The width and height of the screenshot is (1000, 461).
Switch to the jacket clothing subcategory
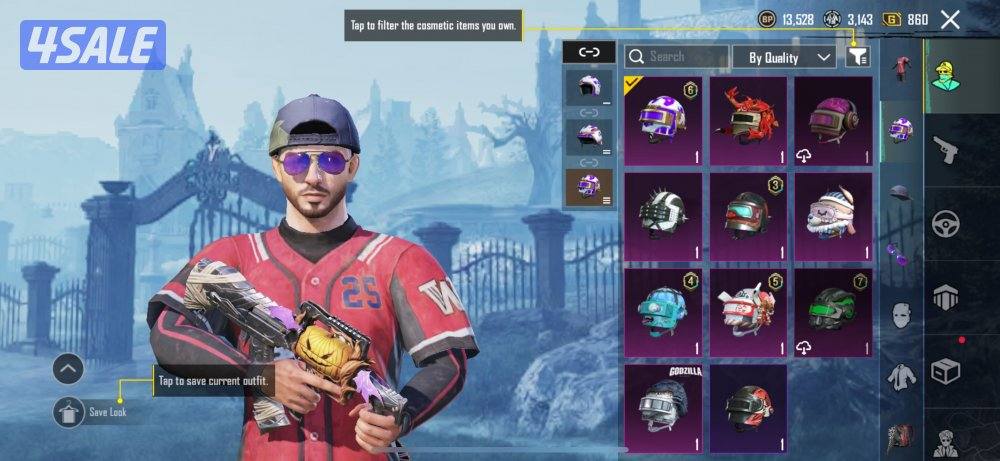click(x=901, y=376)
